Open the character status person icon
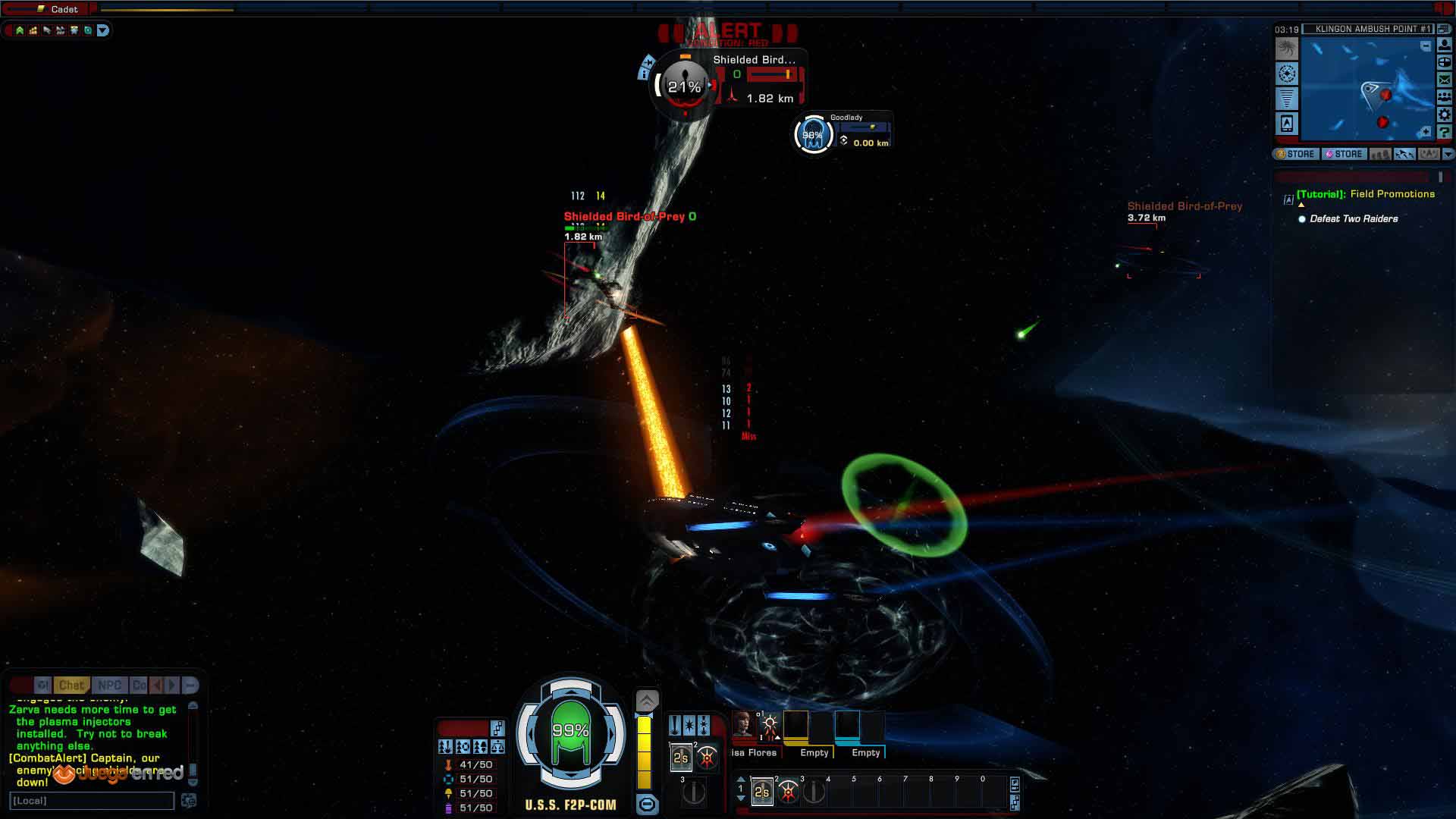The width and height of the screenshot is (1456, 819). (x=1445, y=45)
